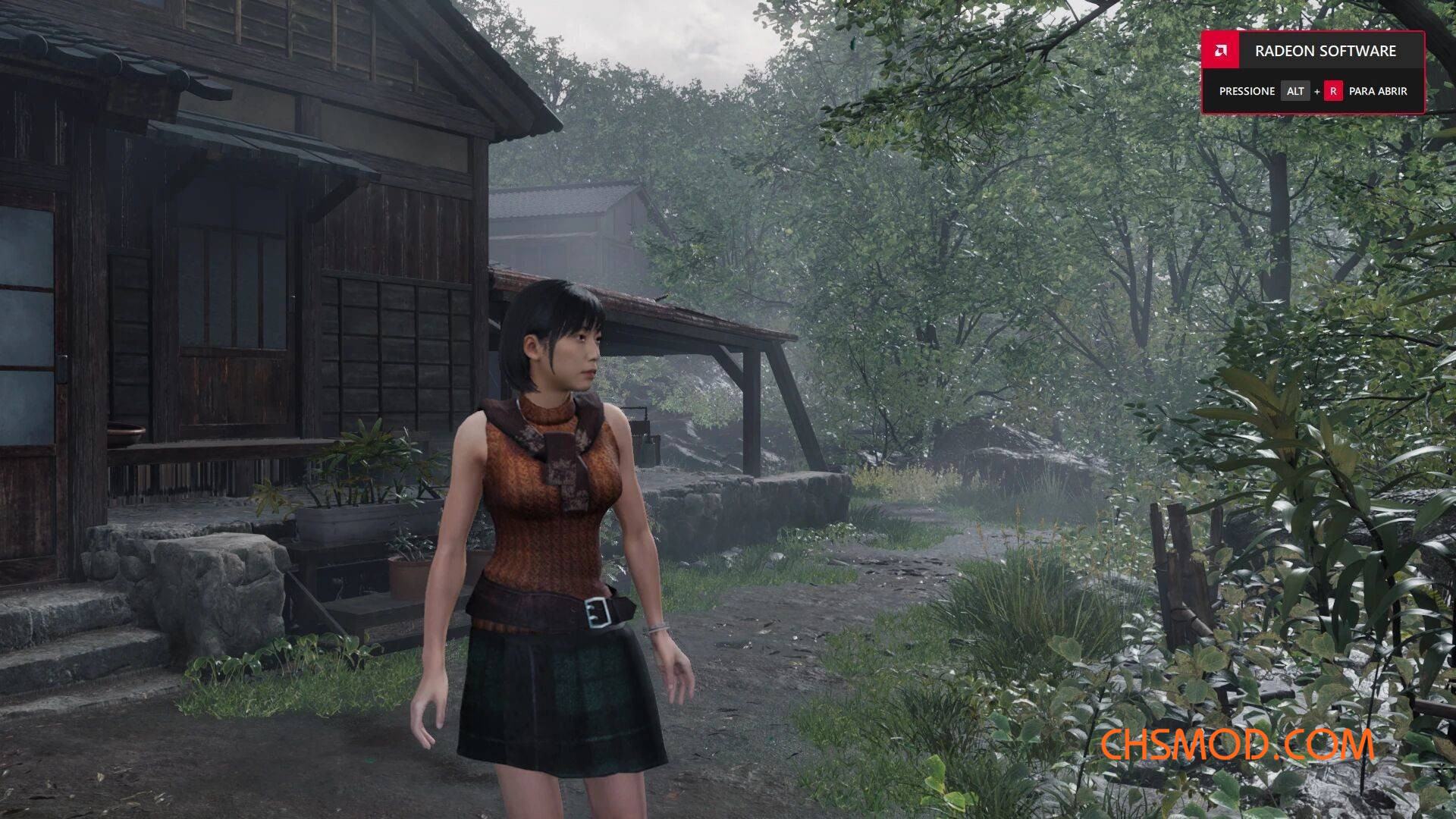Click the PRESSIONE label text
The height and width of the screenshot is (819, 1456).
[1246, 91]
